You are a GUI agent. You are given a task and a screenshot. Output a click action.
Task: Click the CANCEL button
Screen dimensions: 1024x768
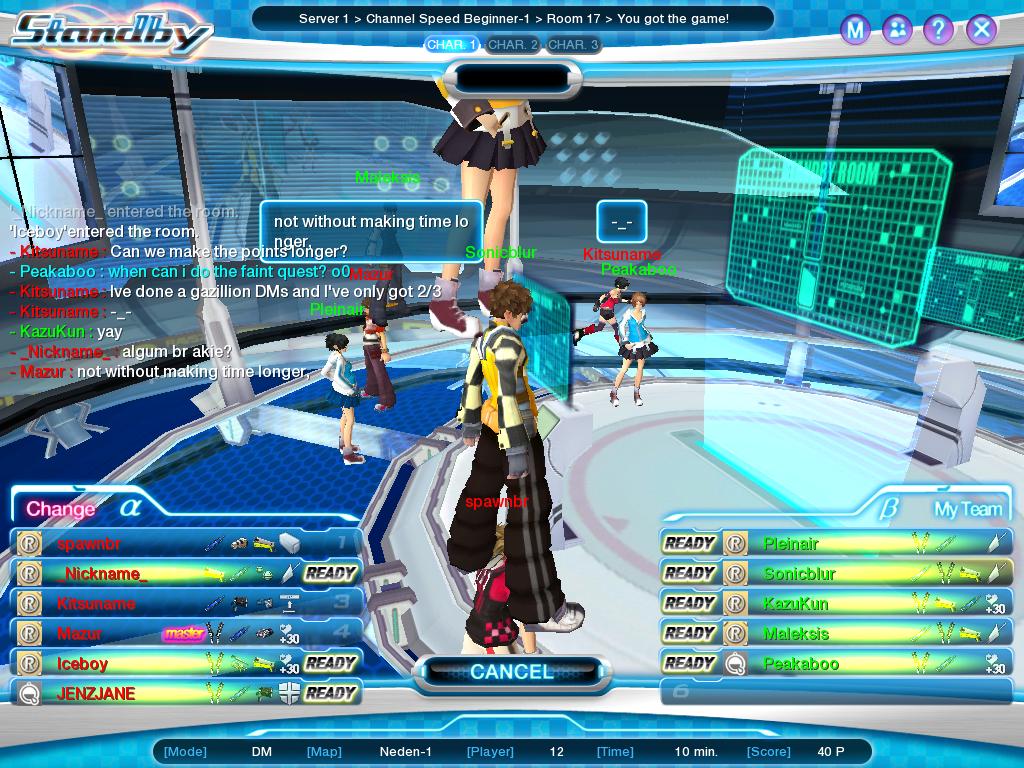[511, 672]
